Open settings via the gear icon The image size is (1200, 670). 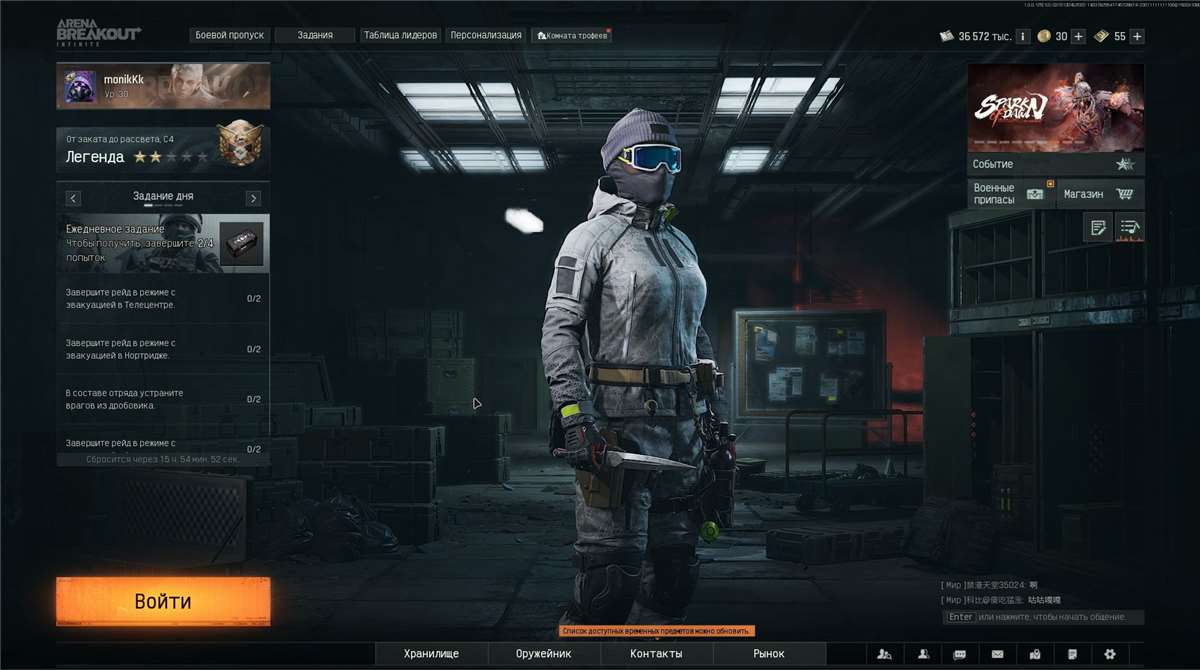tap(1110, 654)
